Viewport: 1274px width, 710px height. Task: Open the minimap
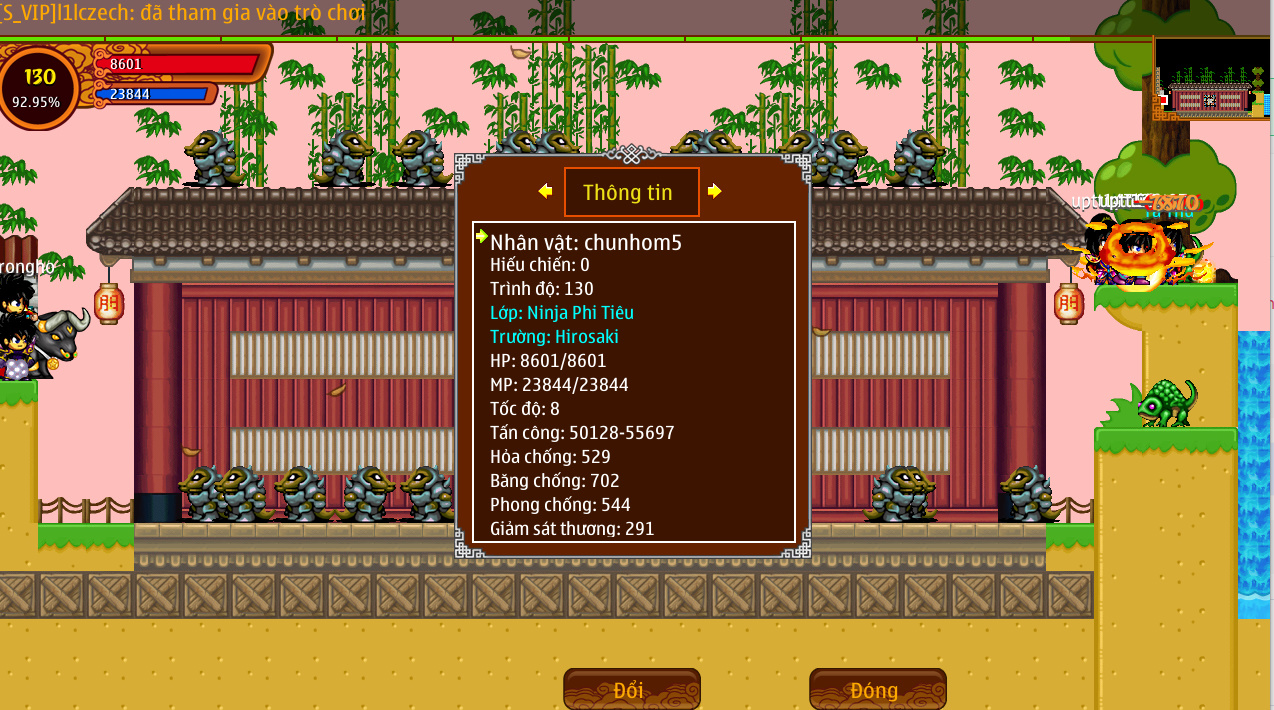point(1211,80)
